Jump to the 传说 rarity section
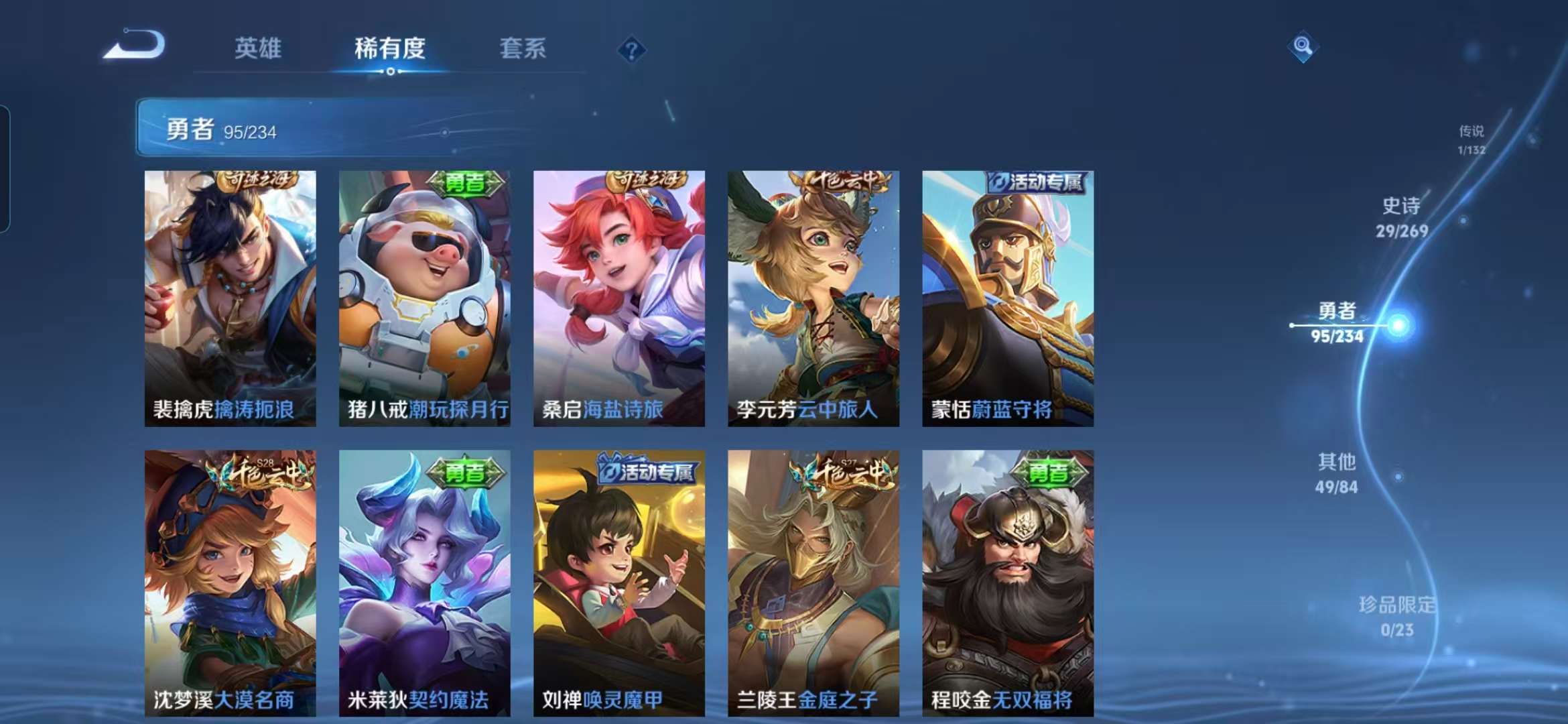Viewport: 1568px width, 724px height. [1472, 139]
